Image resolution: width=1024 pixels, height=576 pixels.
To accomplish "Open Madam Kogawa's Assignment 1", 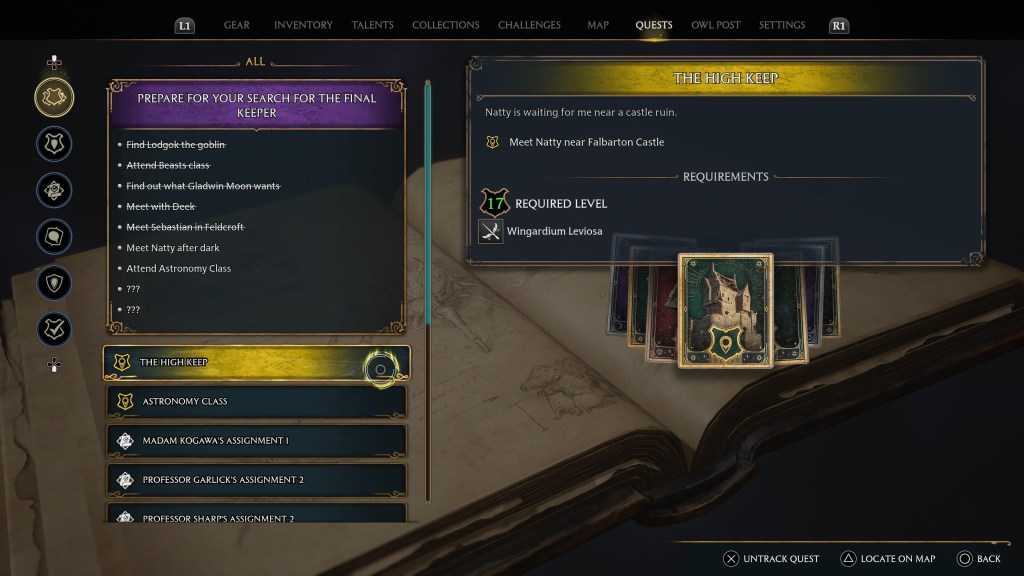I will point(256,441).
